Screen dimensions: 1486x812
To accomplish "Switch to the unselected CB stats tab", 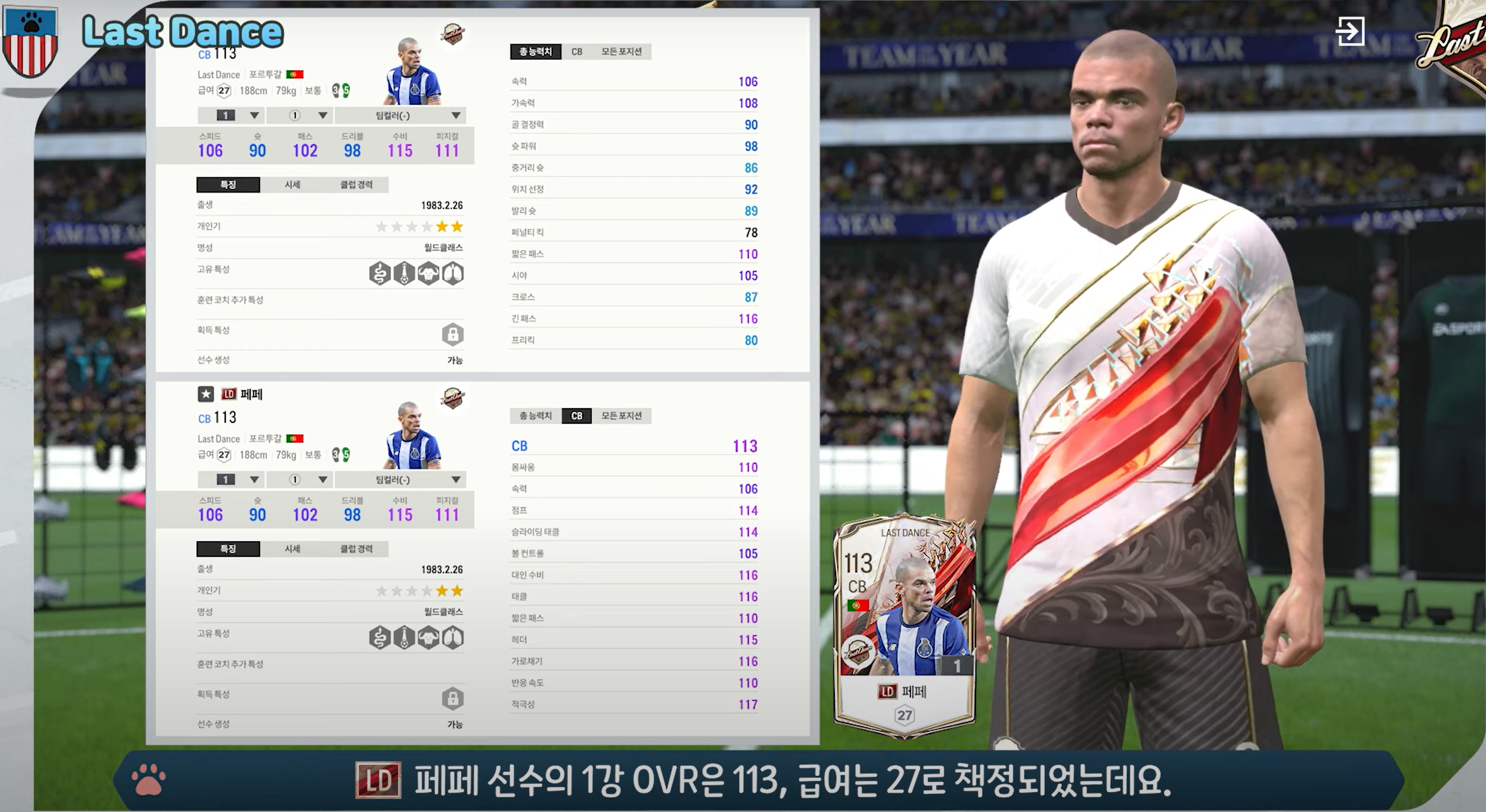I will [576, 52].
